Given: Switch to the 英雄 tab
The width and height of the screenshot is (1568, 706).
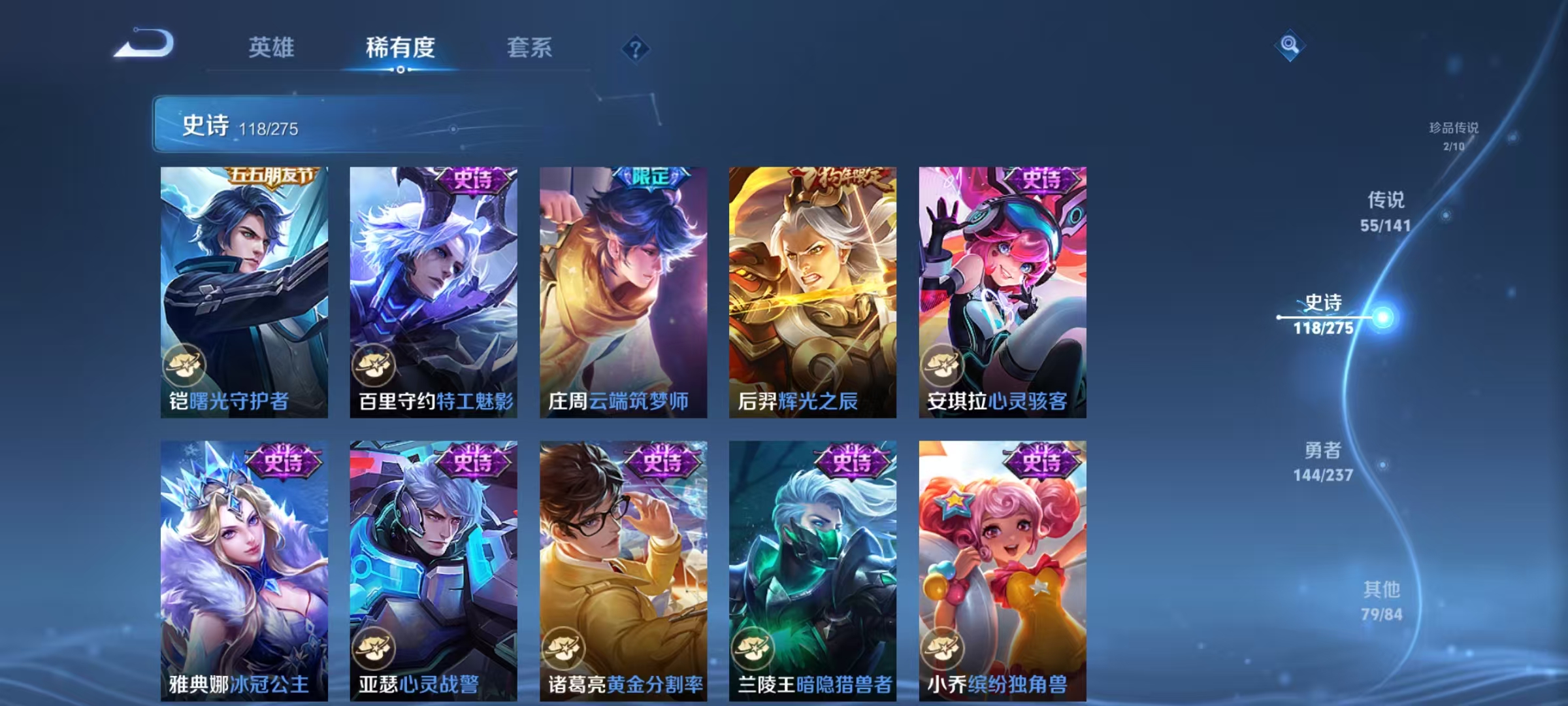Looking at the screenshot, I should [272, 47].
